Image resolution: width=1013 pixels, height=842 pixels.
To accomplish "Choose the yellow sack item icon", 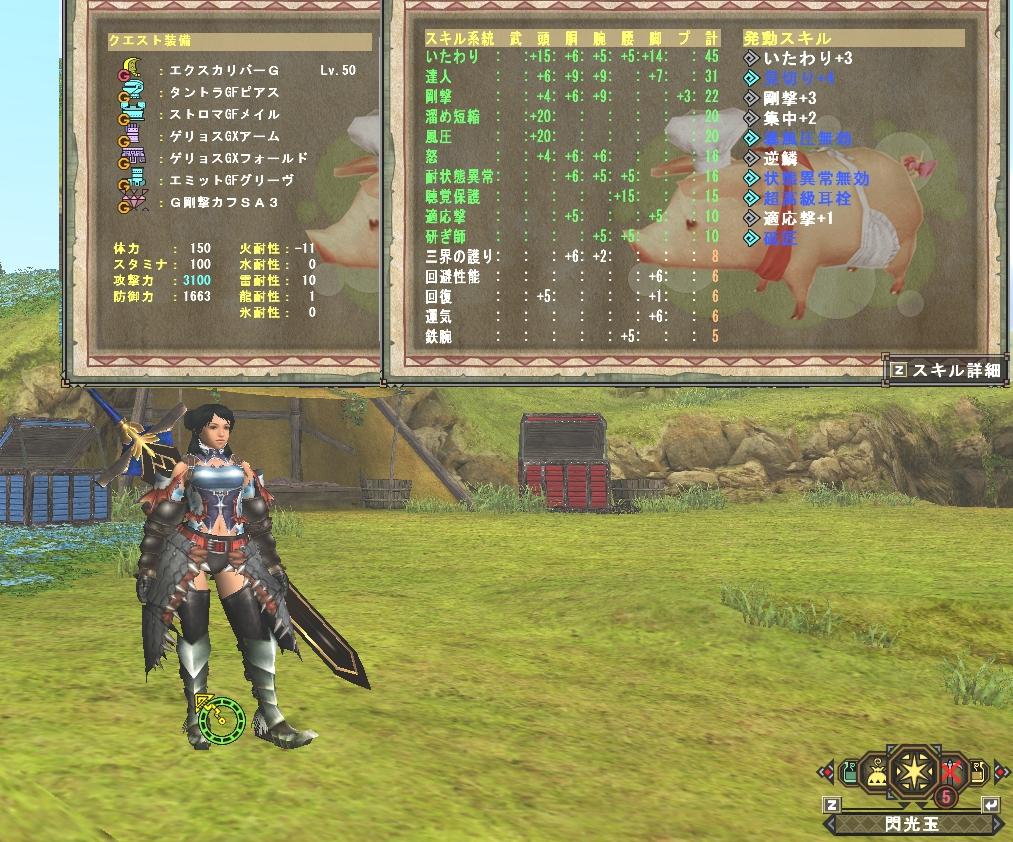I will point(874,772).
